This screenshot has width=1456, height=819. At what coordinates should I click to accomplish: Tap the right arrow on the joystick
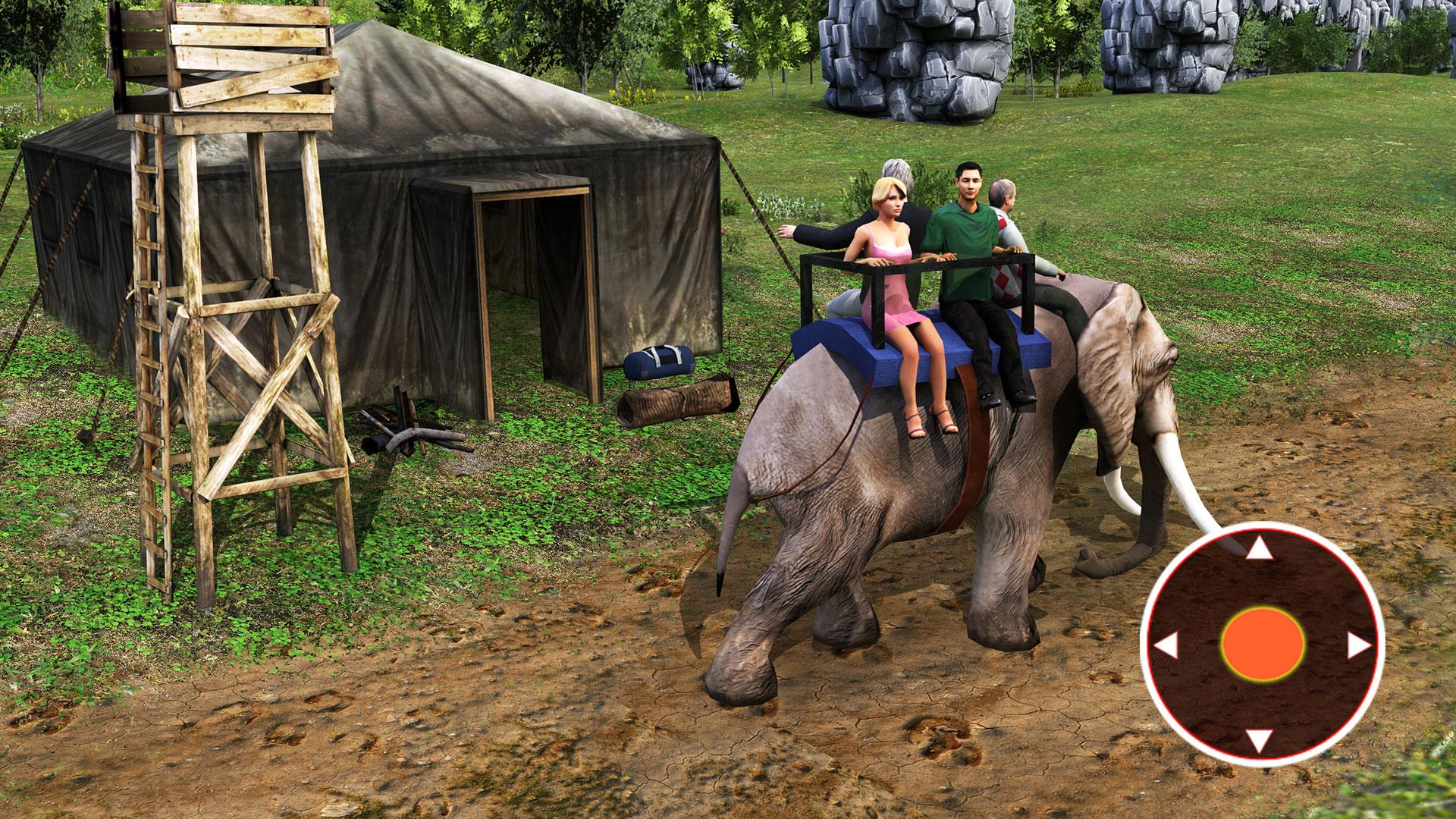click(1358, 645)
